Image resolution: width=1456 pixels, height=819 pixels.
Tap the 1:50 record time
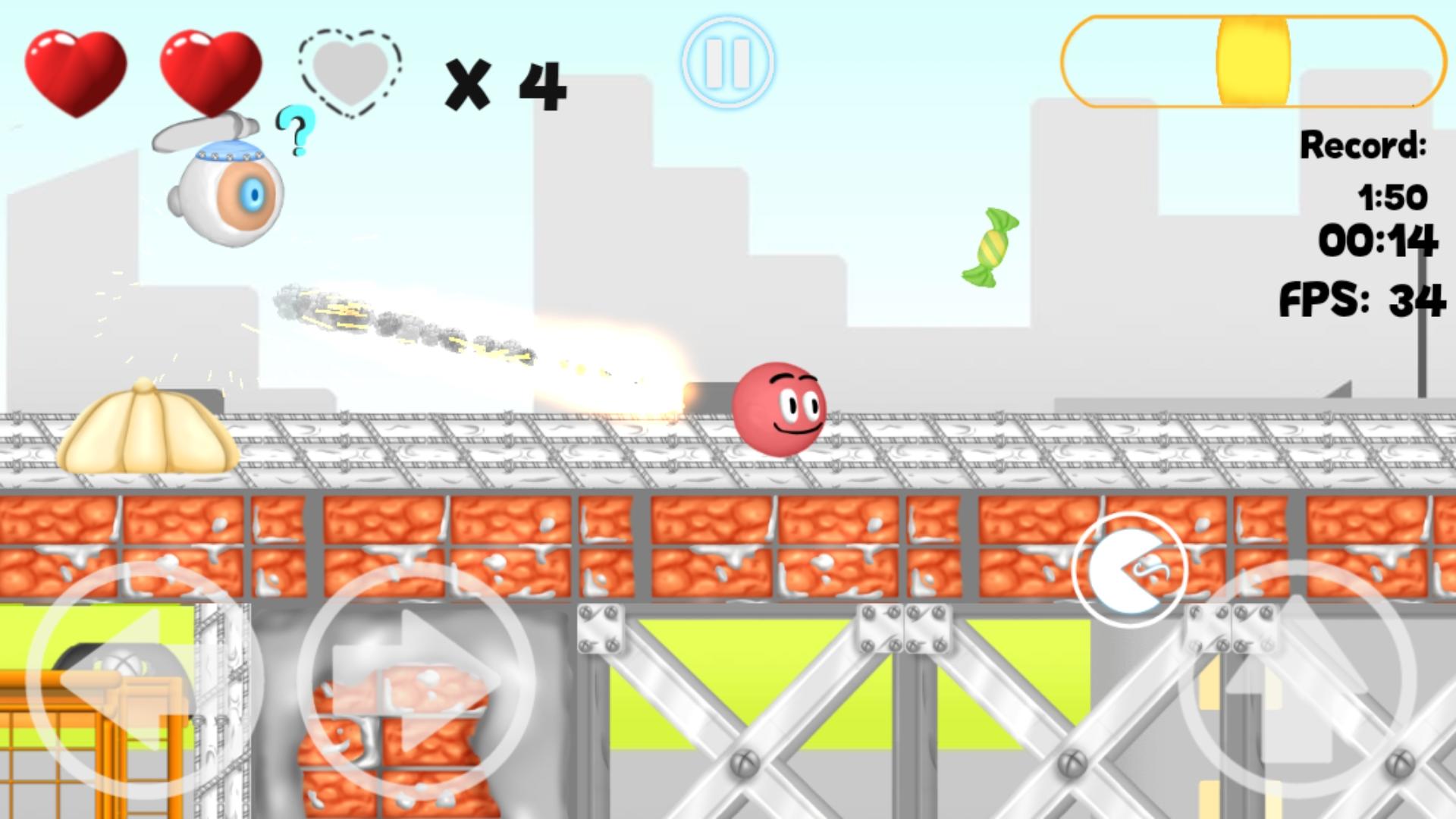tap(1394, 197)
